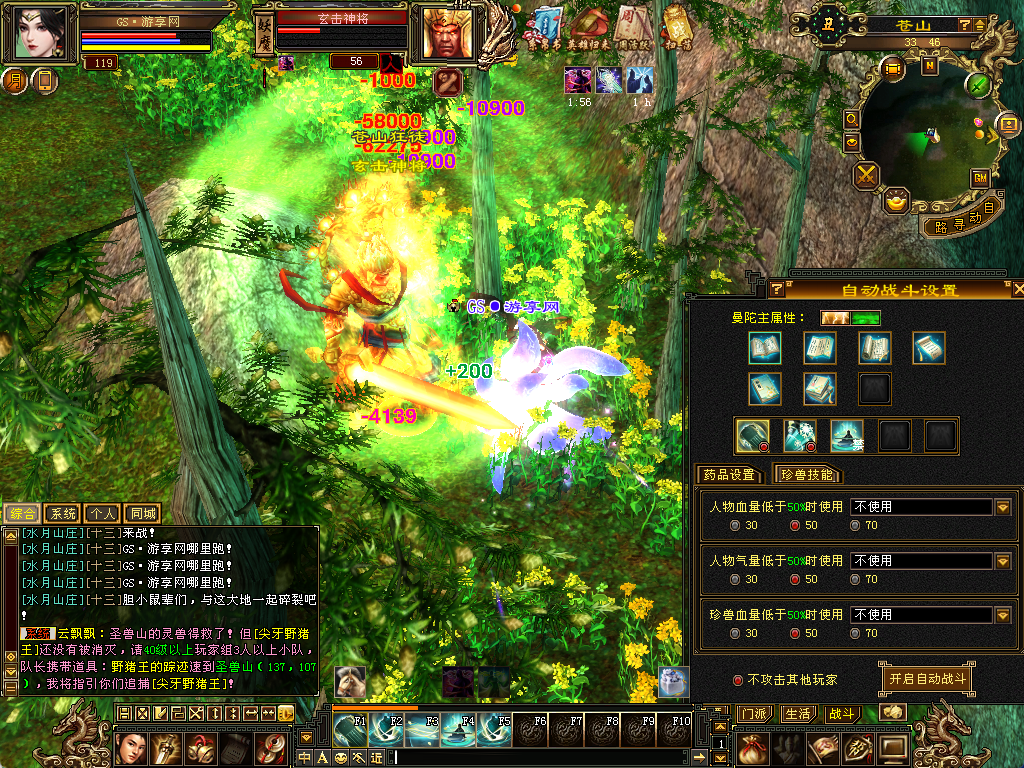The height and width of the screenshot is (768, 1024).
Task: Open the 人物血量 item dropdown
Action: (x=1003, y=507)
